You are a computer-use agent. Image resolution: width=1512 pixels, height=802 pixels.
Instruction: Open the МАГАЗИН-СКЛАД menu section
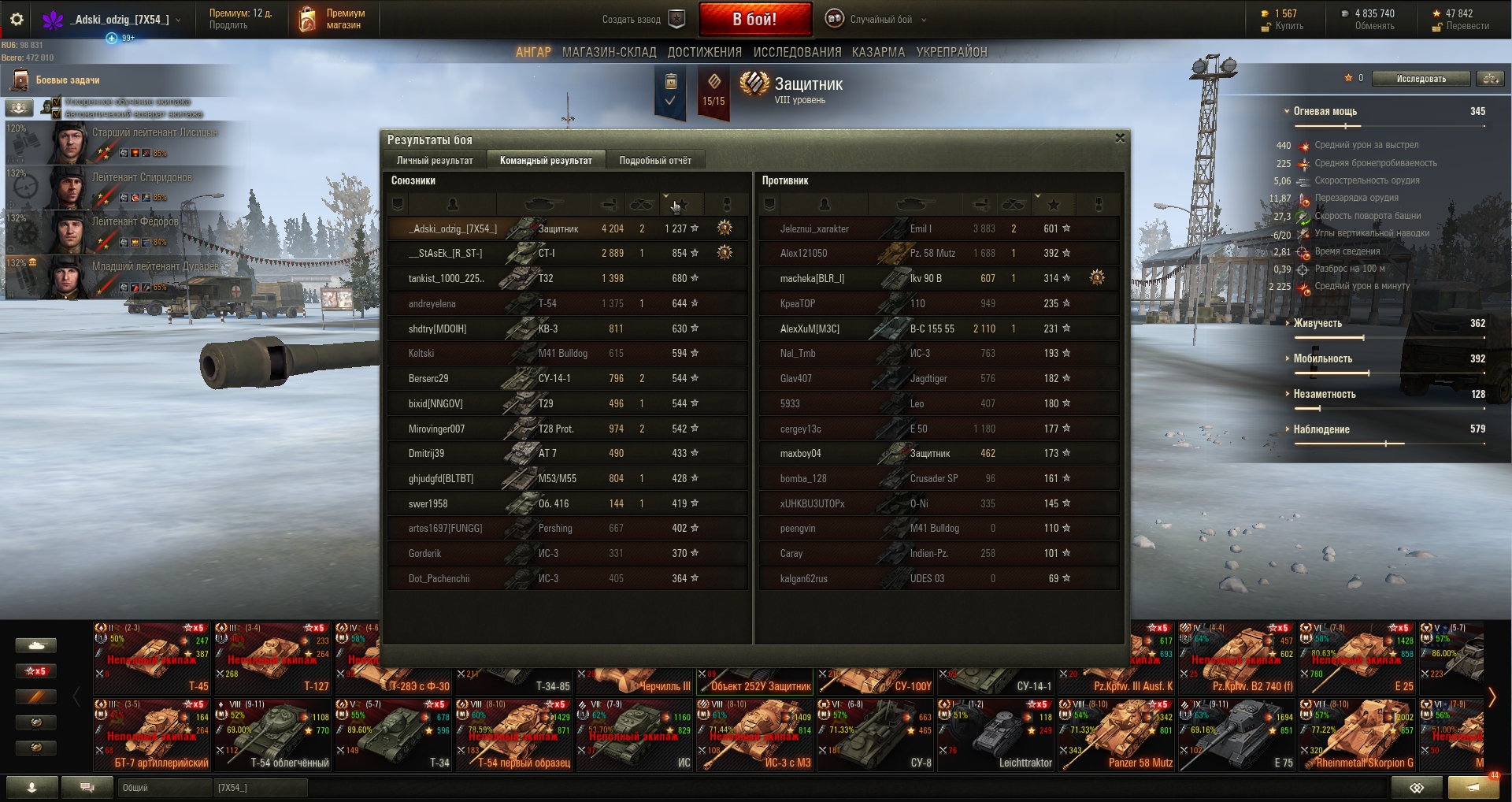tap(609, 53)
